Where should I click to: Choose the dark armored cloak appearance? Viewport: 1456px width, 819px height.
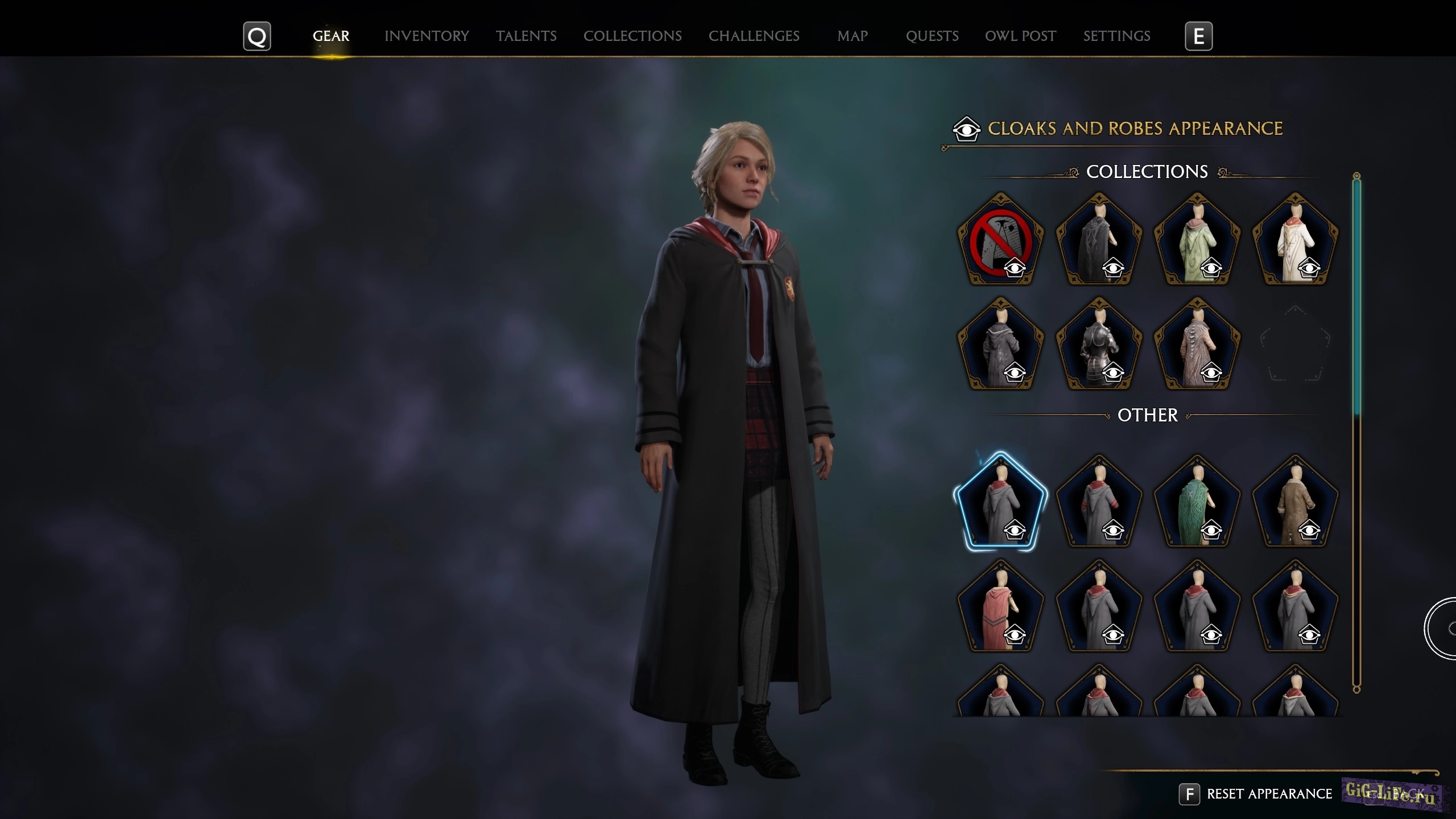tap(1099, 345)
